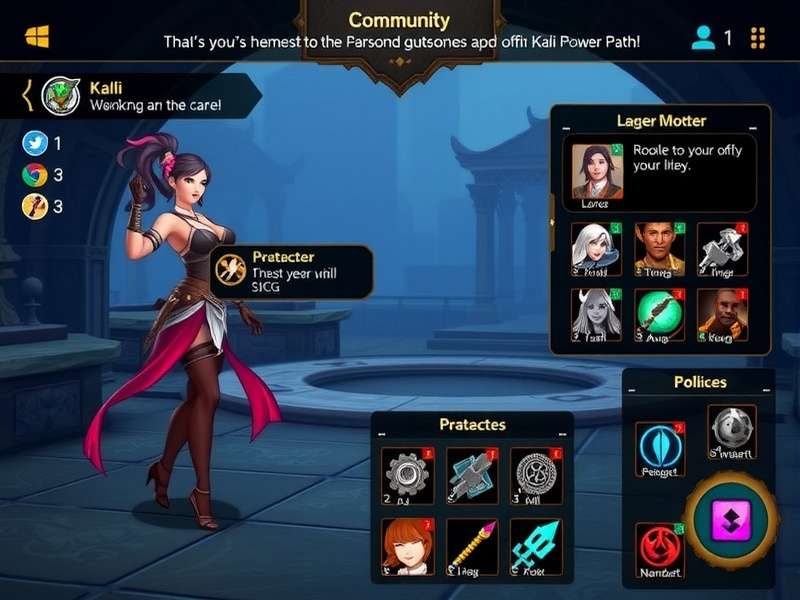
Task: Select the cyan sword slot in Pratactes
Action: click(x=536, y=547)
